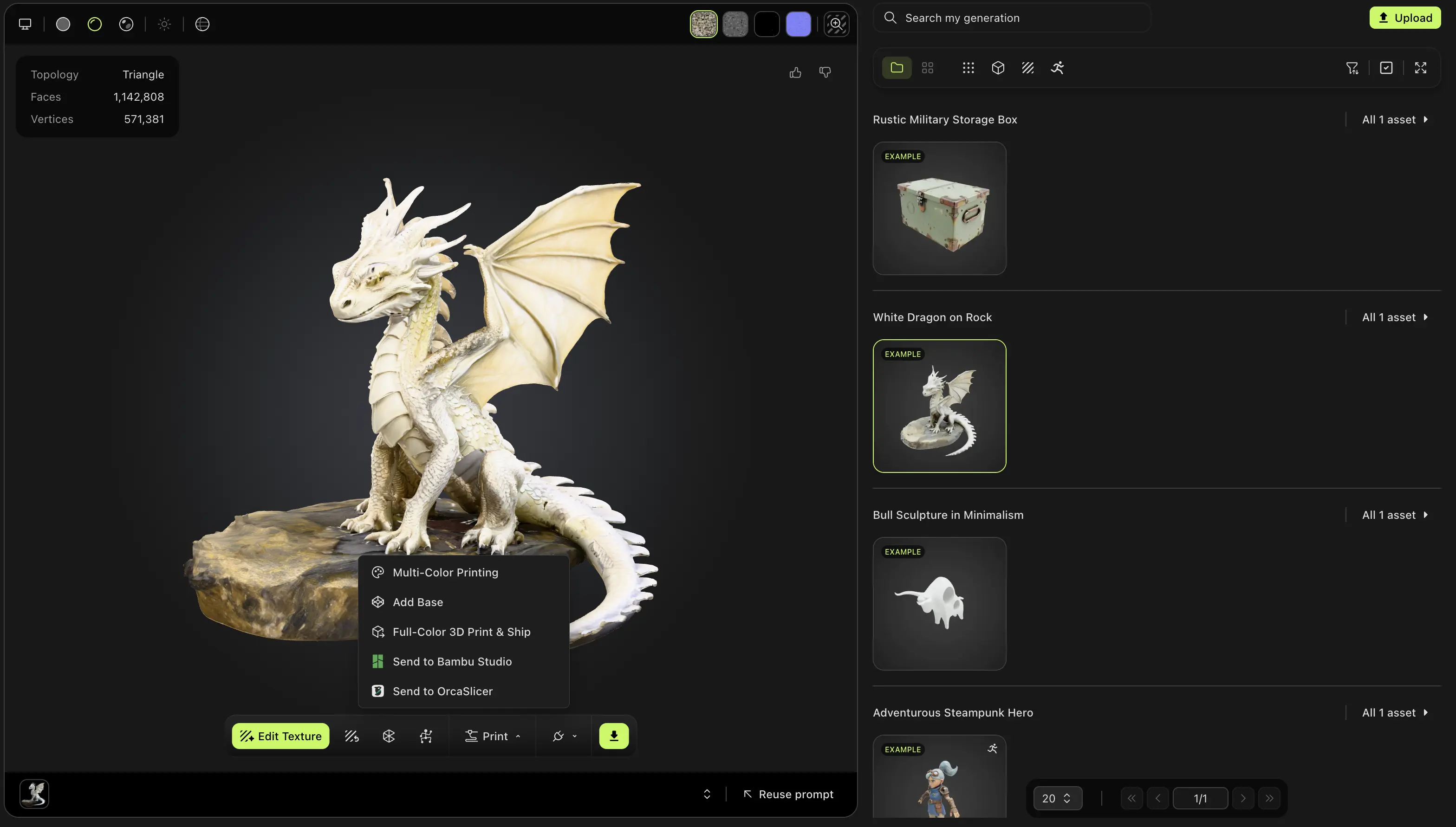Pick the purple background swatch
This screenshot has width=1456, height=827.
click(x=798, y=24)
